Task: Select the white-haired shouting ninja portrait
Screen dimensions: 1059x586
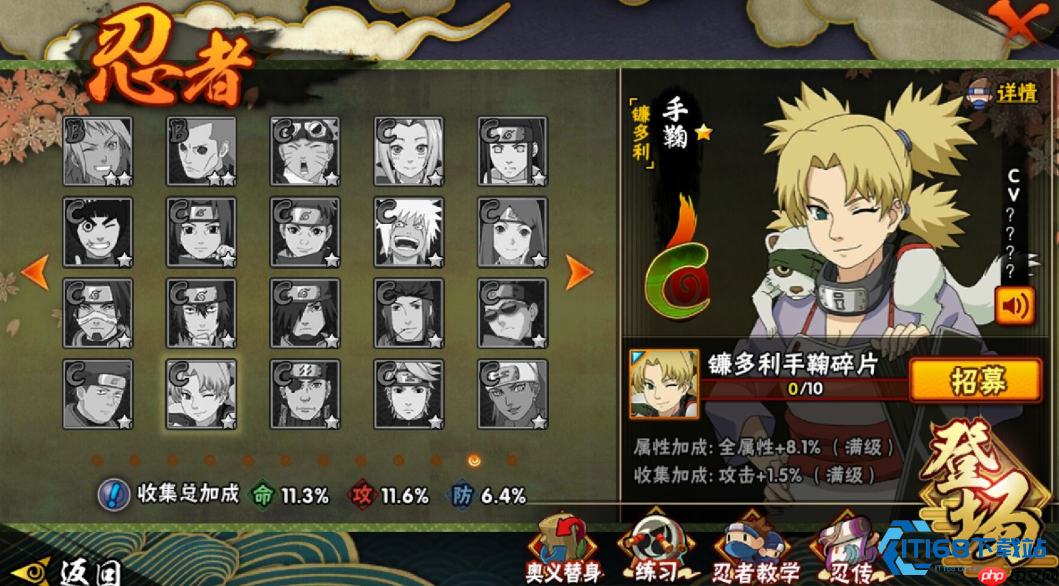Action: 409,232
